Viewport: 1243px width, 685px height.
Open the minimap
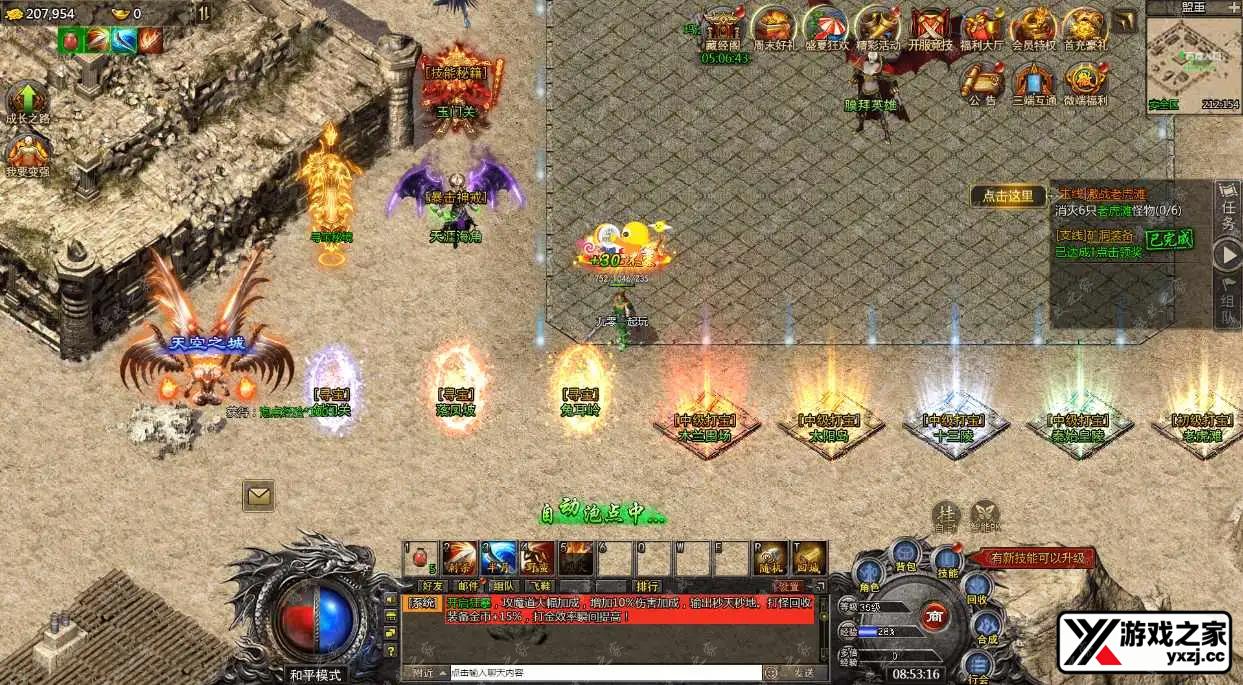coord(1192,58)
